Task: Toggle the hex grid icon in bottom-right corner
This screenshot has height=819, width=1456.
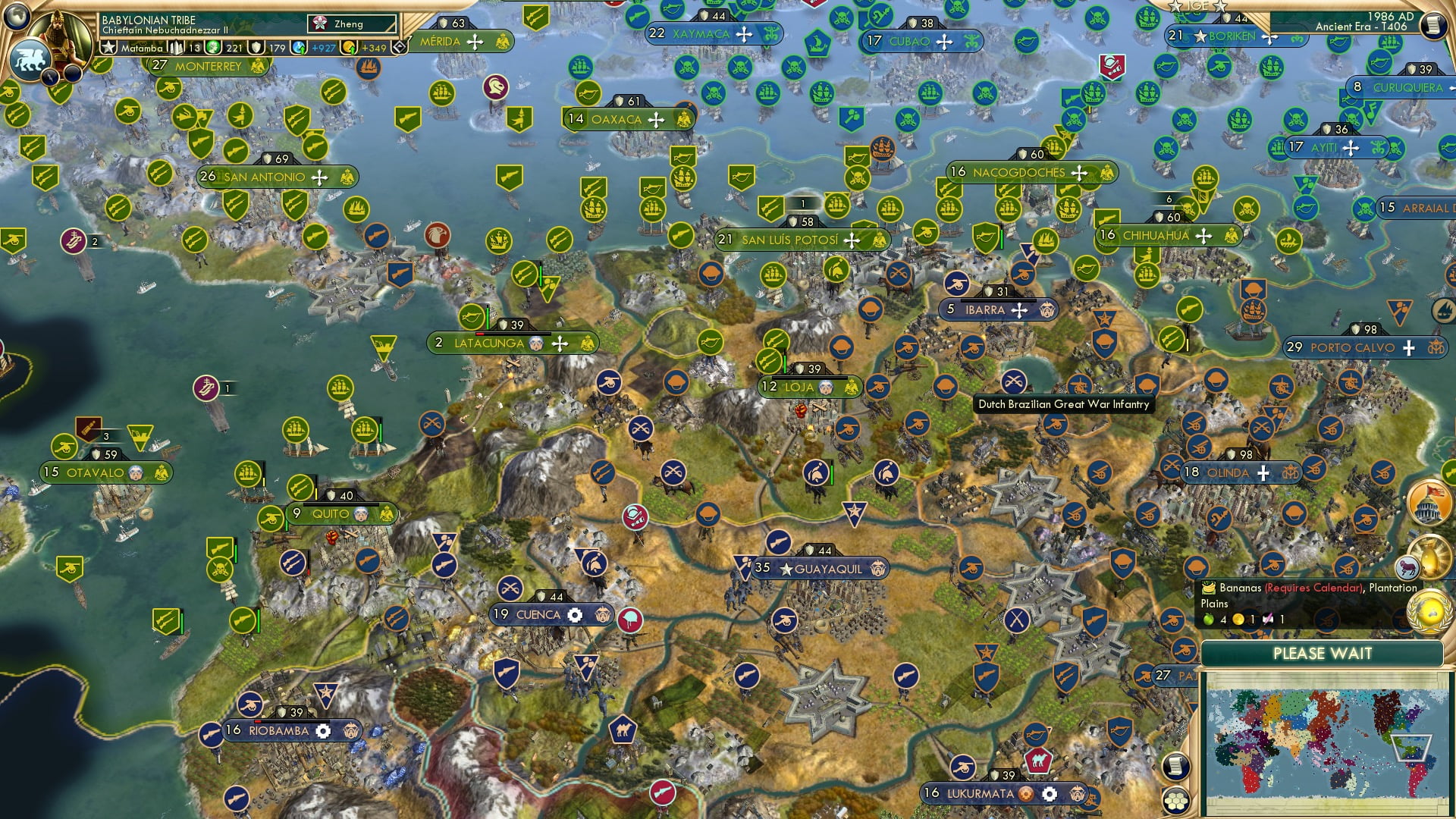Action: coord(1177,801)
